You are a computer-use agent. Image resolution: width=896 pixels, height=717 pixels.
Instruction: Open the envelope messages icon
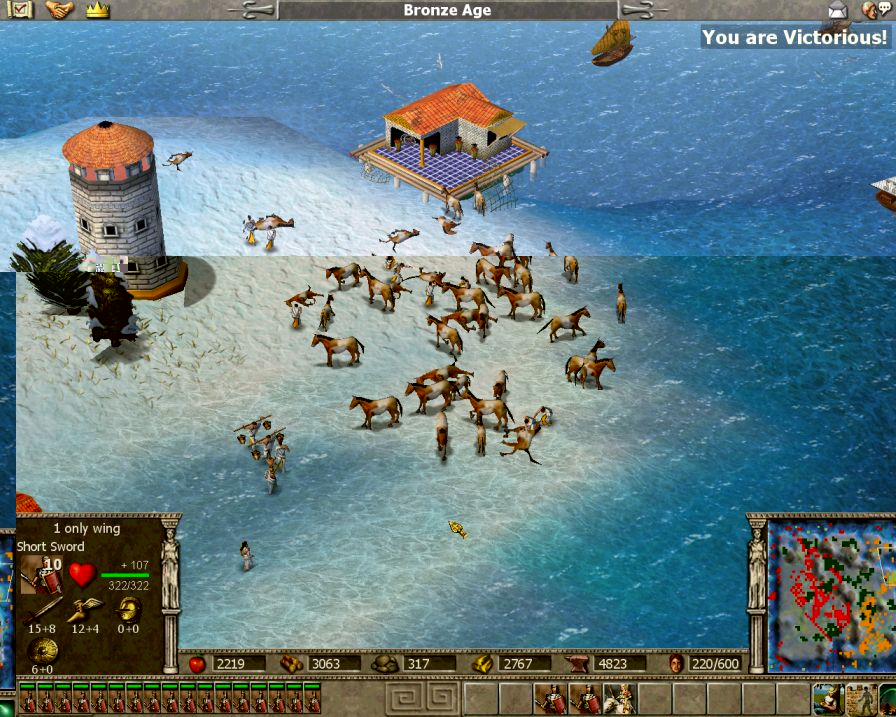point(837,10)
